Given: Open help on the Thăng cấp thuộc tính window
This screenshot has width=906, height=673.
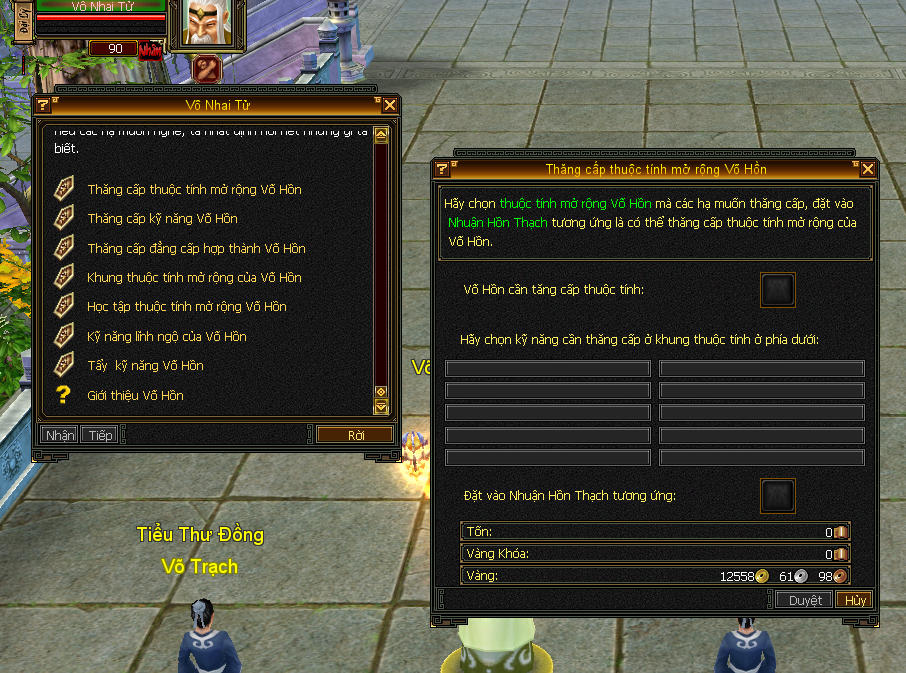Looking at the screenshot, I should coord(442,169).
